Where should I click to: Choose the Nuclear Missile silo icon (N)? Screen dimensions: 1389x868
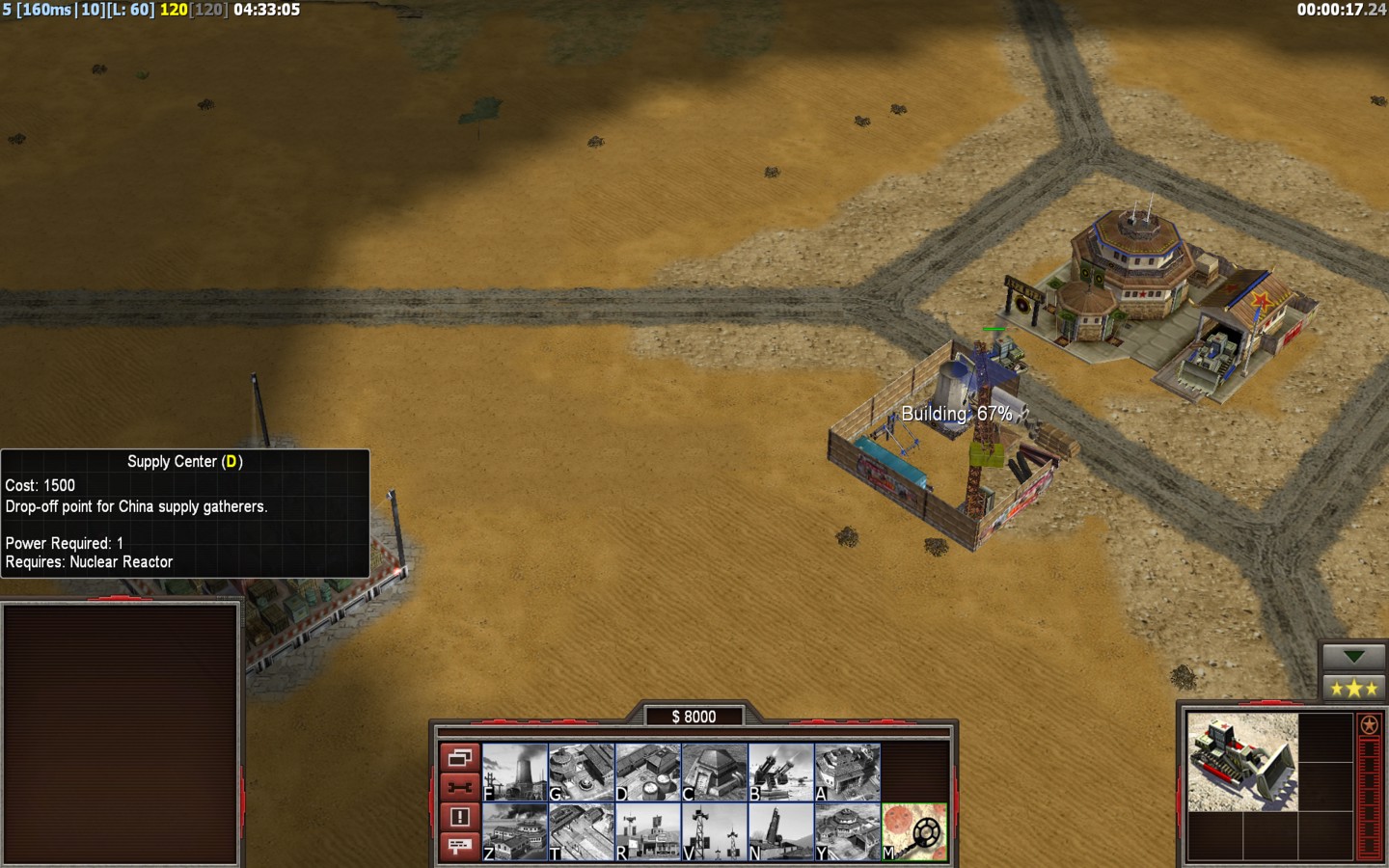coord(781,831)
